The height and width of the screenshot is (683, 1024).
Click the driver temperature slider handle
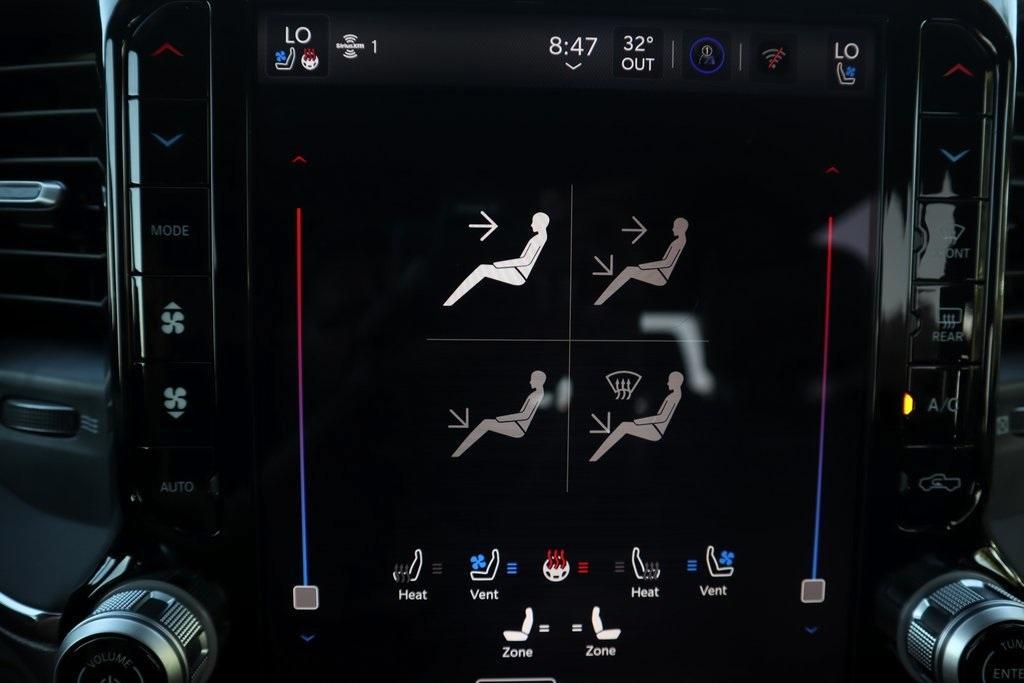[305, 597]
